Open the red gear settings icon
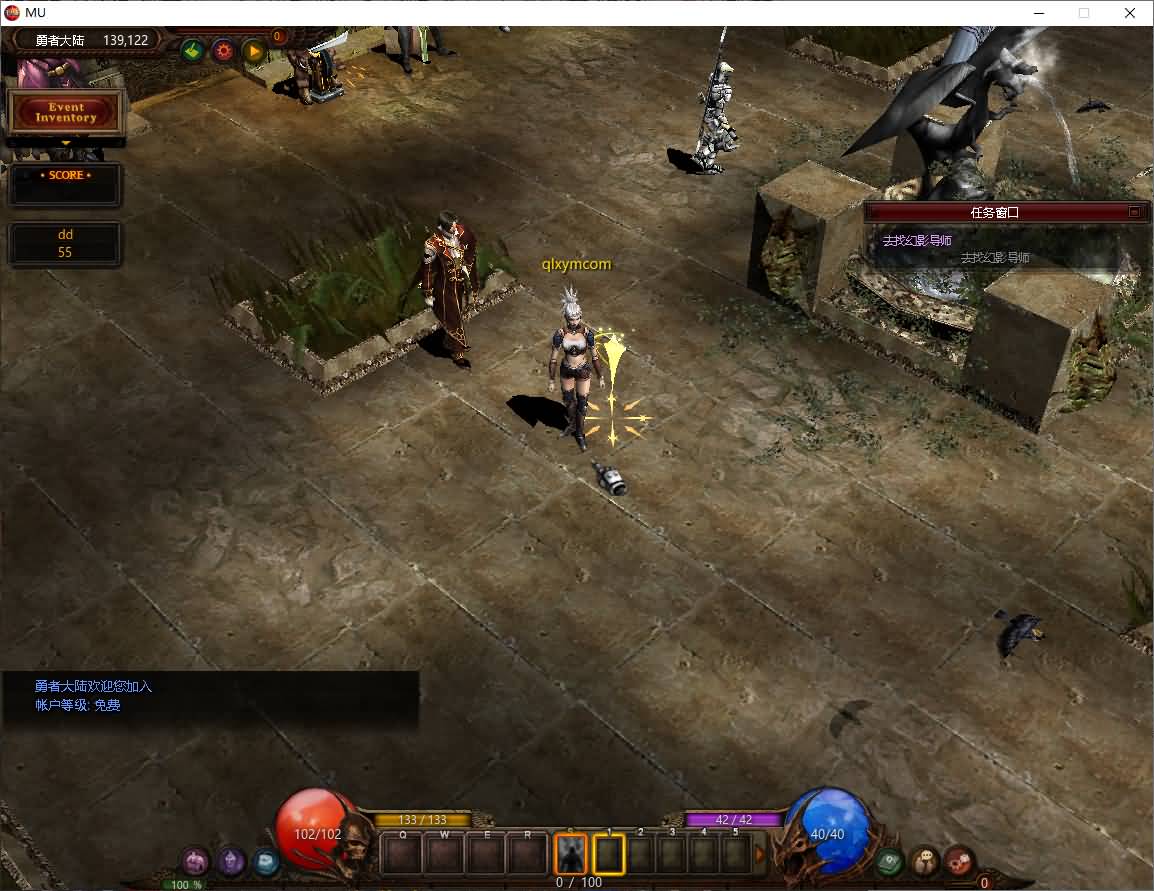Screen dimensions: 1154x891 pos(223,50)
